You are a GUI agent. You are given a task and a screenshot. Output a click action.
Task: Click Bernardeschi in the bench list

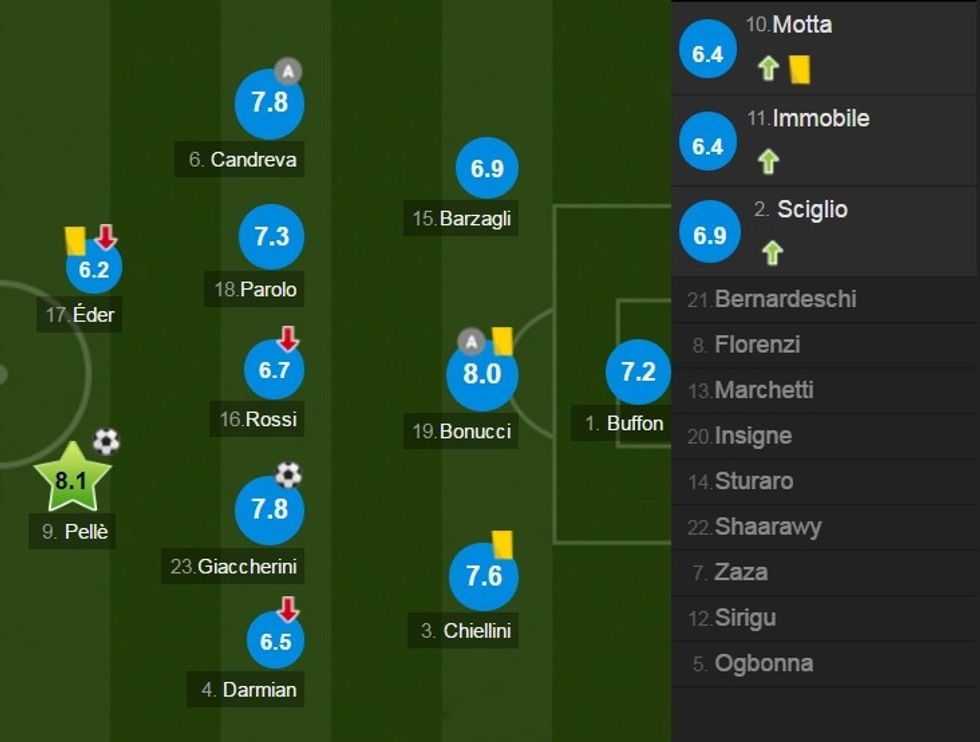point(785,299)
